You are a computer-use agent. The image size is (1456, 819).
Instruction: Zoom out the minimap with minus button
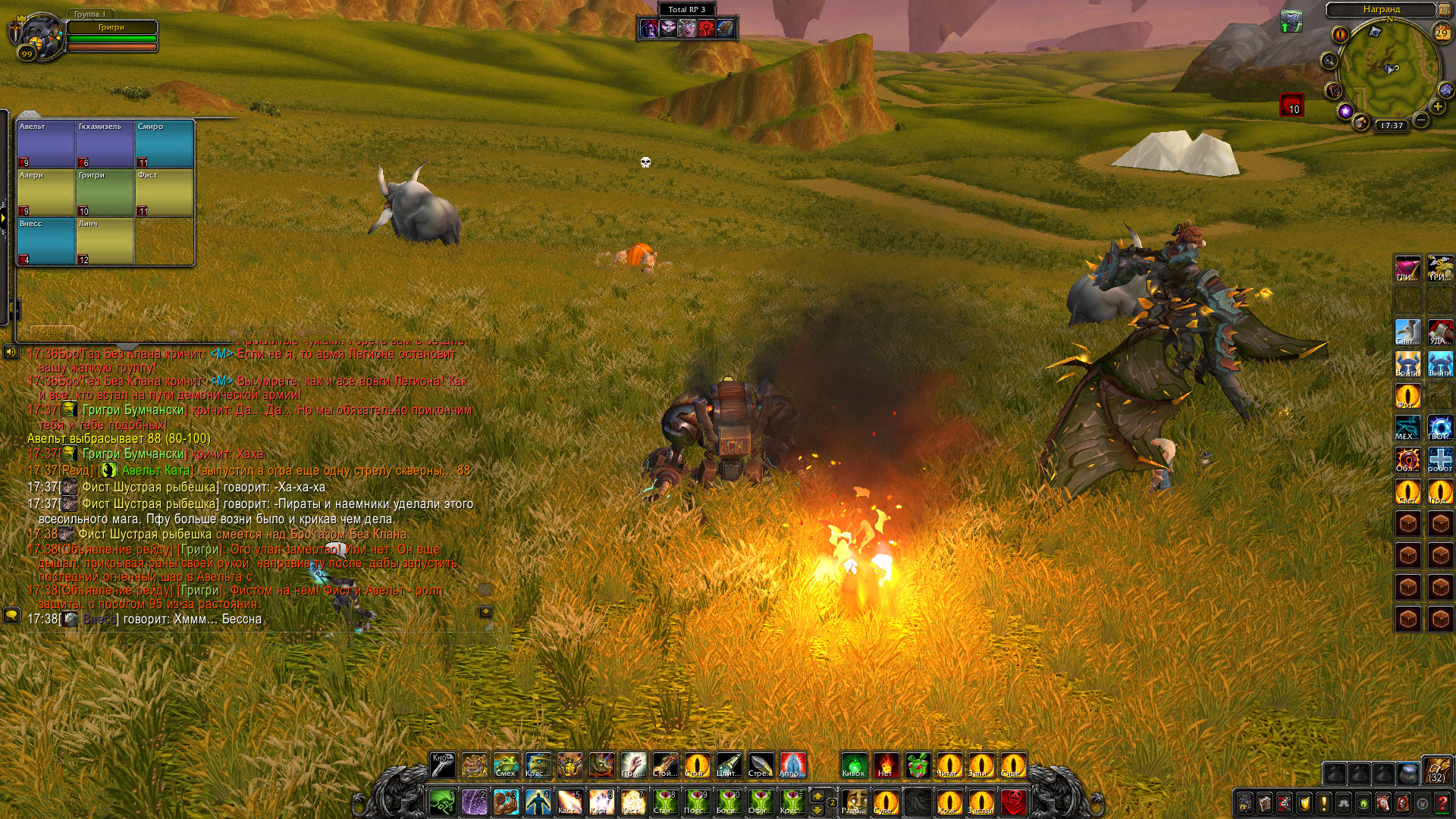(x=1421, y=120)
